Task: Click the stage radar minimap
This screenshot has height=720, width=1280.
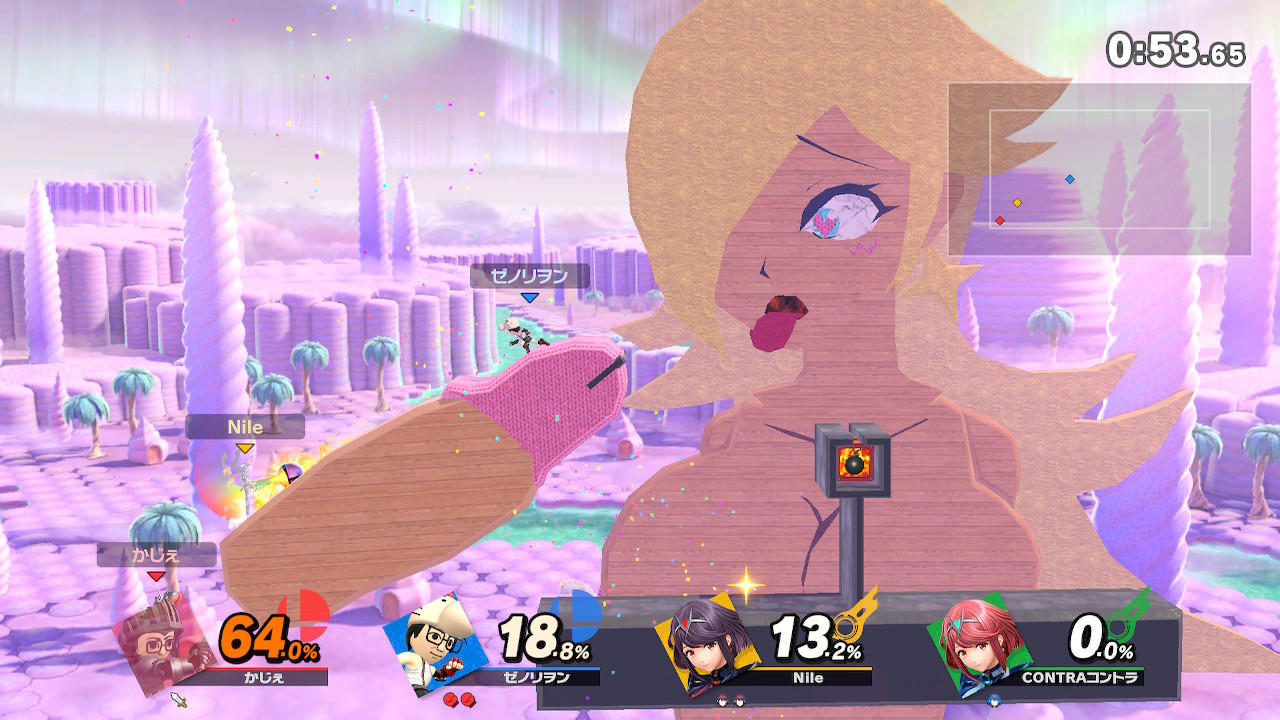Action: [1099, 169]
